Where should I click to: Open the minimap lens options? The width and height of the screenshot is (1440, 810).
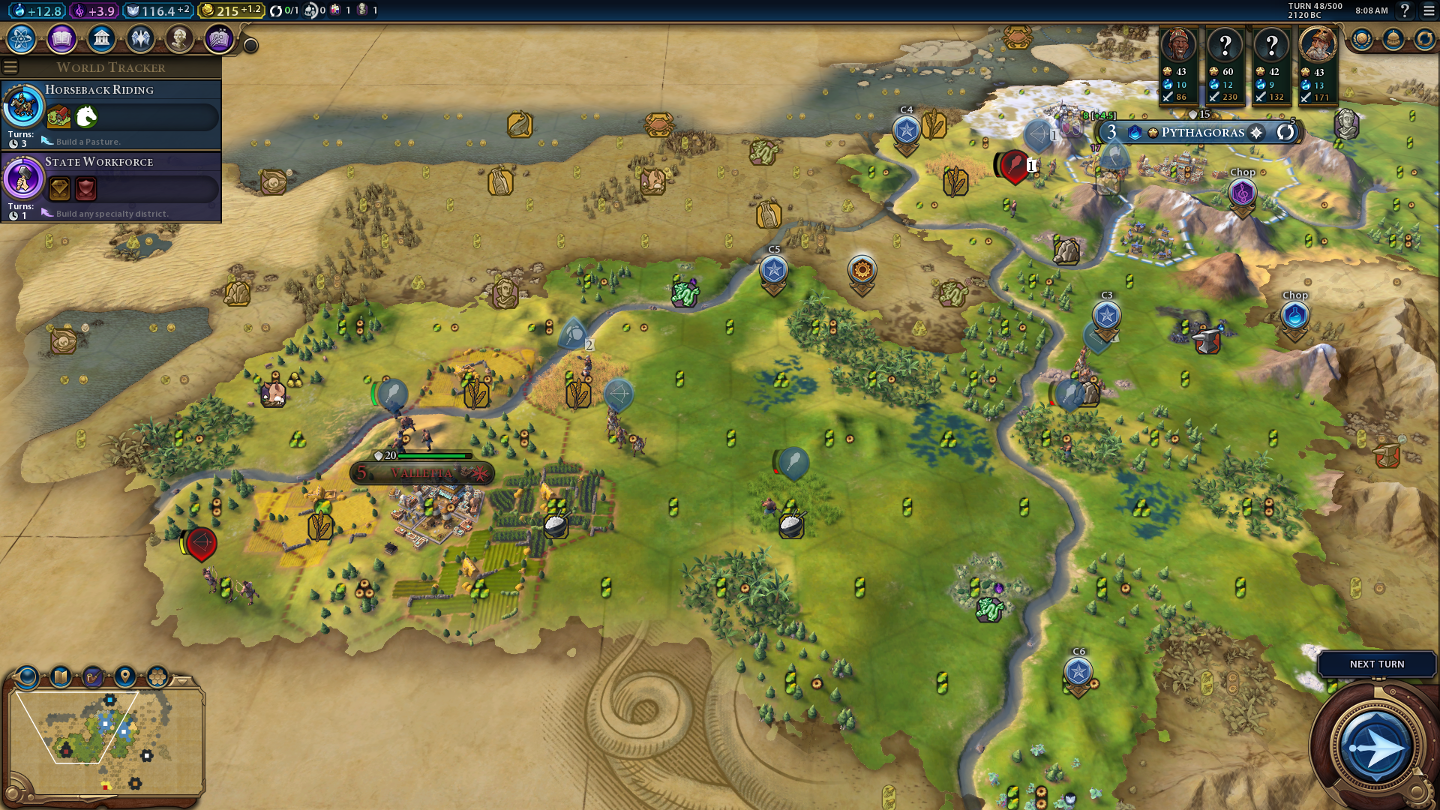tap(28, 677)
